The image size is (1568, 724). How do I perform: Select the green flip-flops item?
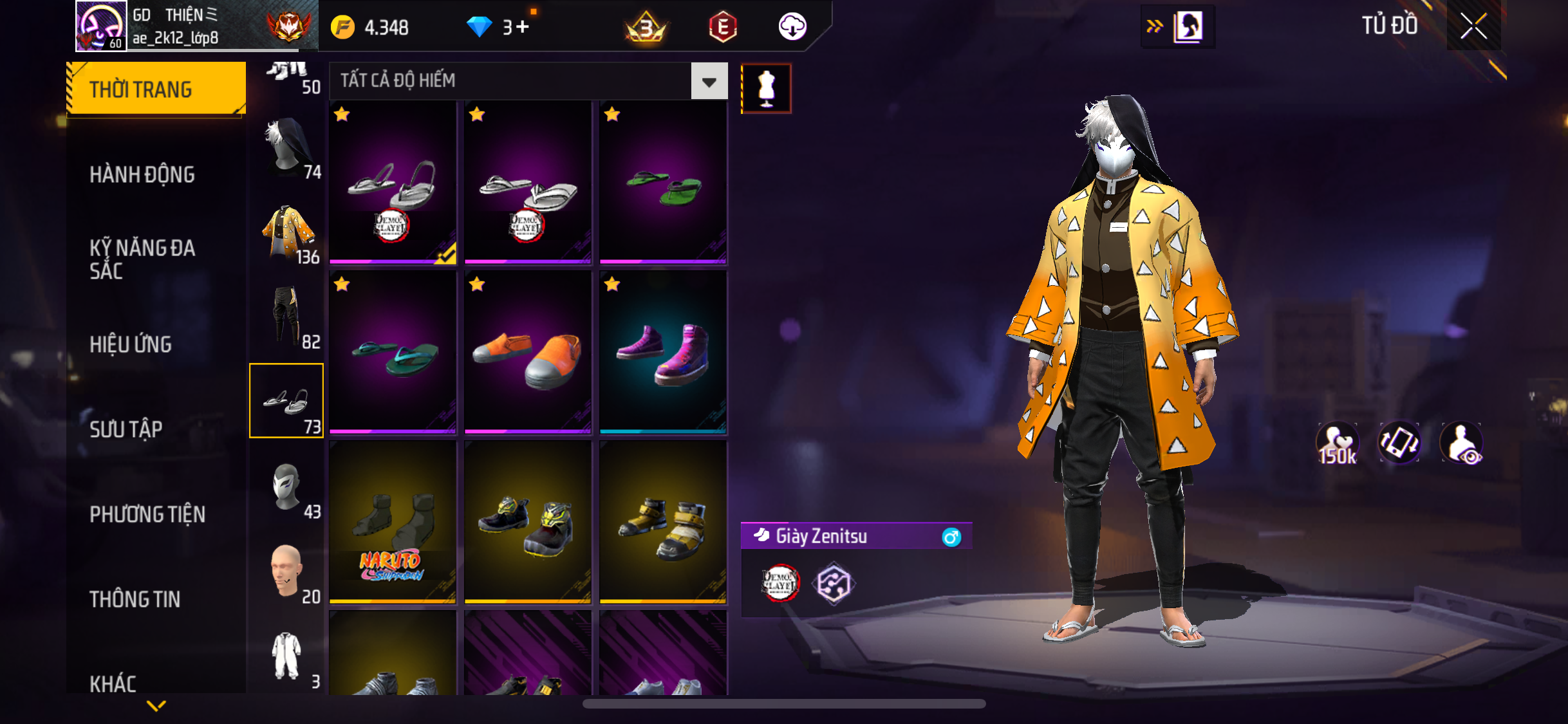[x=663, y=183]
